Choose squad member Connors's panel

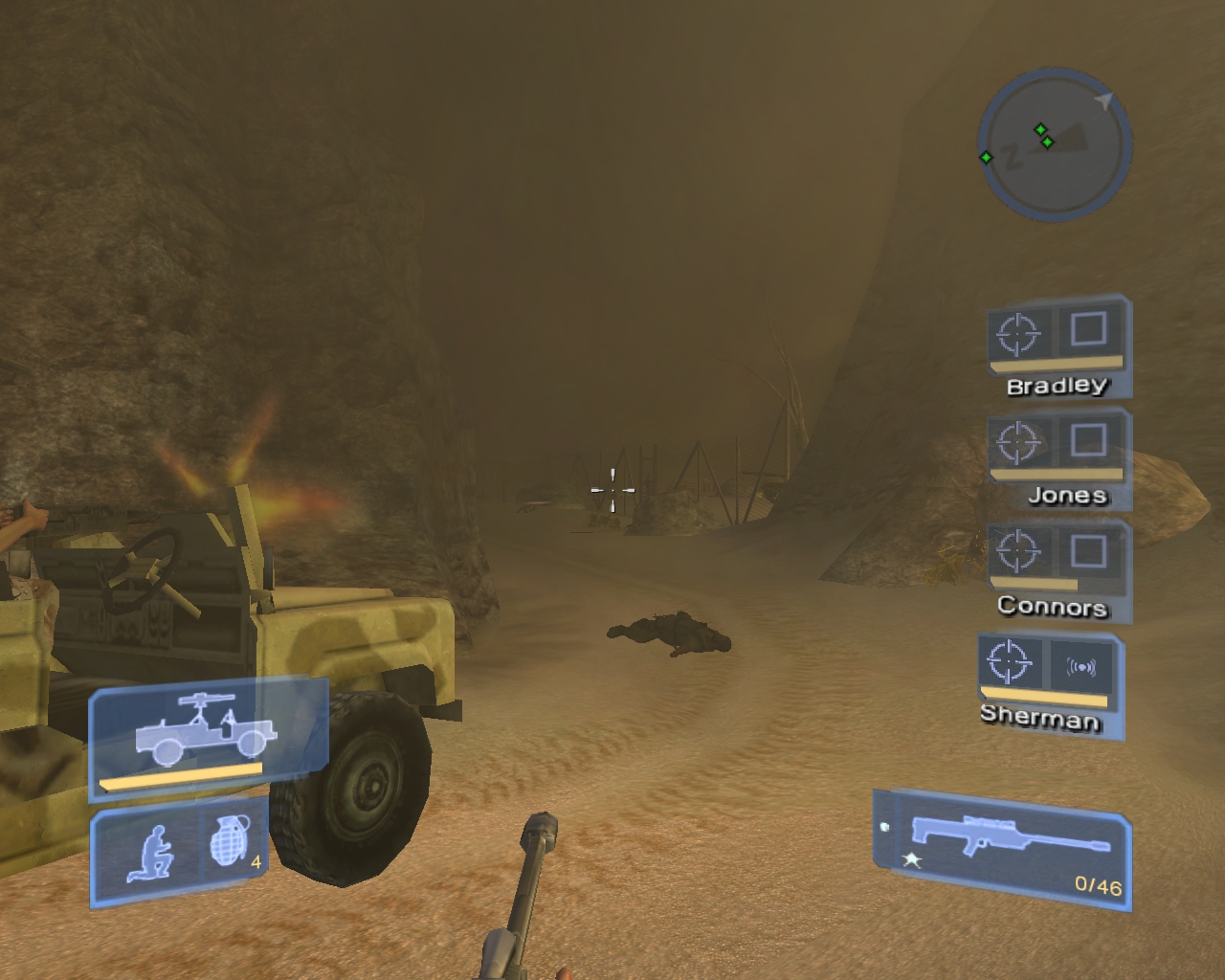(1058, 570)
